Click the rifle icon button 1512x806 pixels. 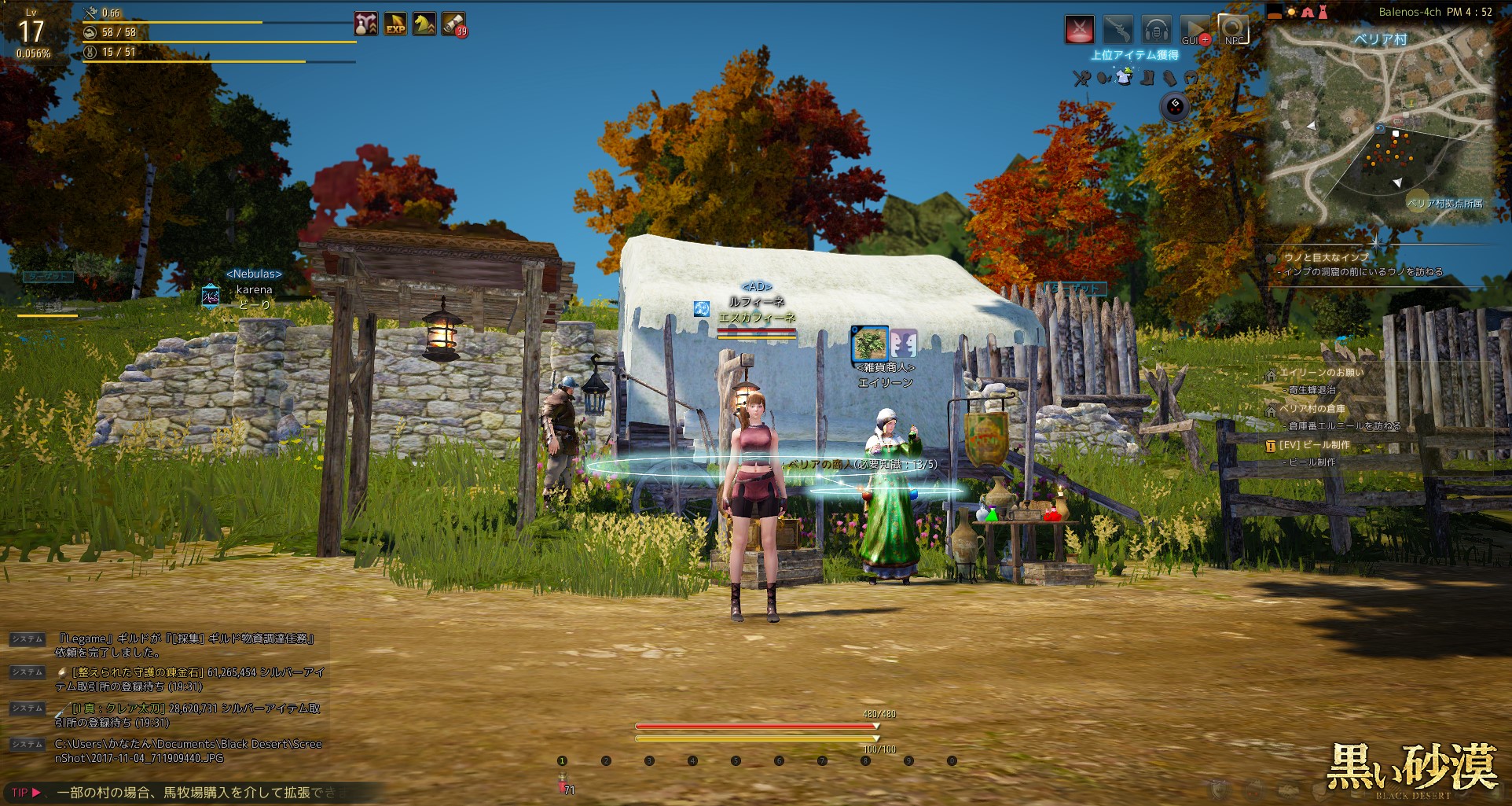1117,30
